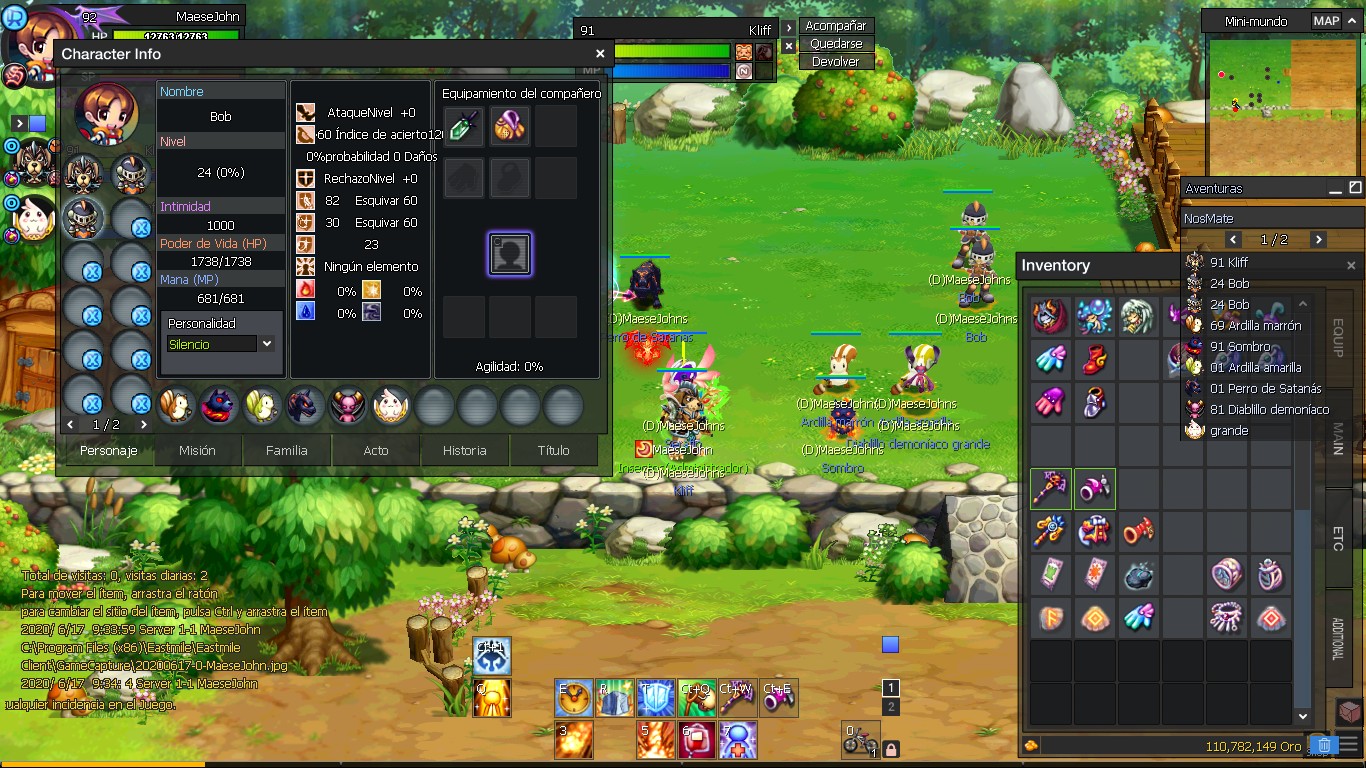1366x768 pixels.
Task: Open the inventory EQUIP tab
Action: [x=1337, y=338]
